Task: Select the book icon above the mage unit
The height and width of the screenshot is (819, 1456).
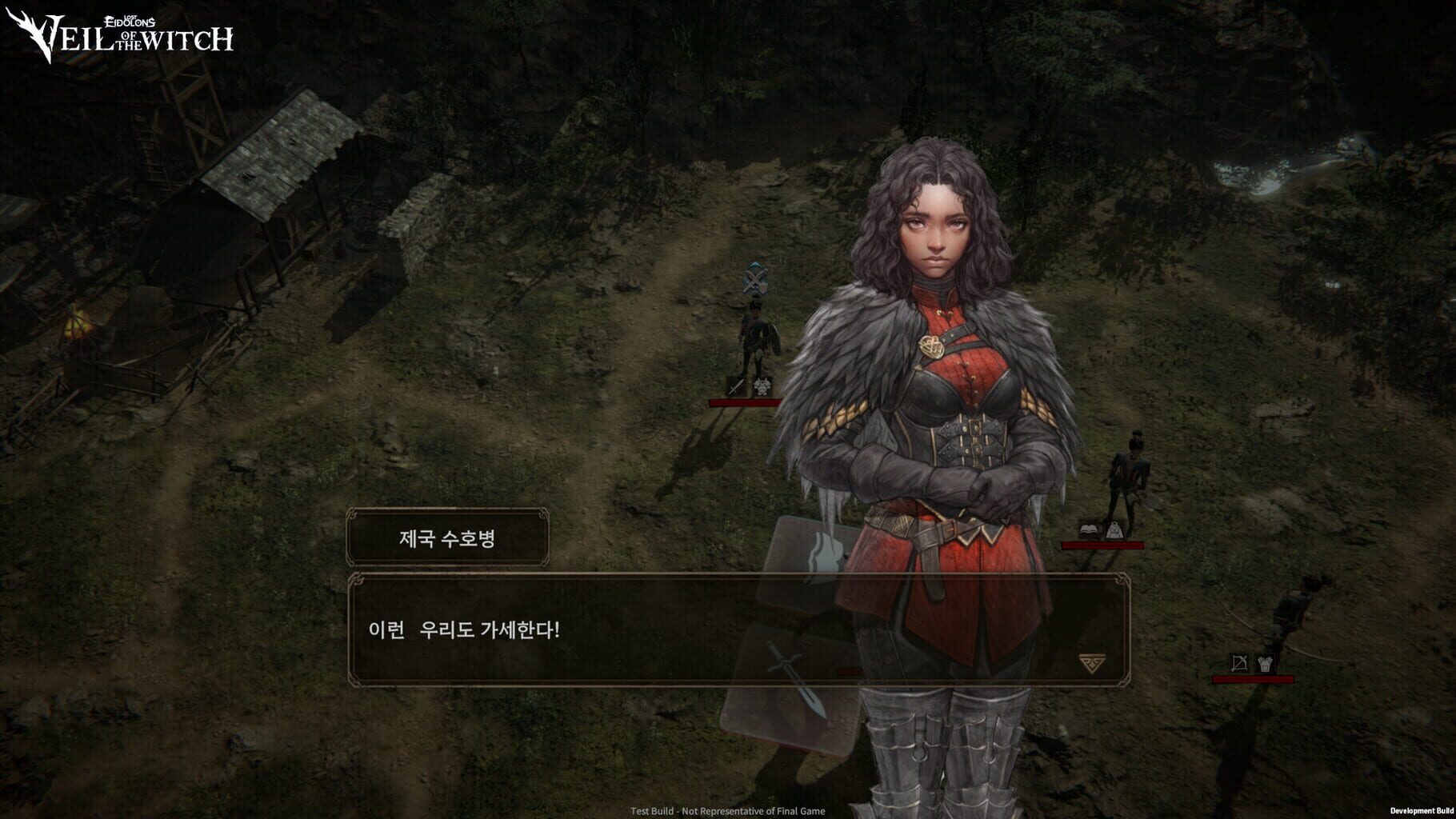Action: click(x=1088, y=530)
